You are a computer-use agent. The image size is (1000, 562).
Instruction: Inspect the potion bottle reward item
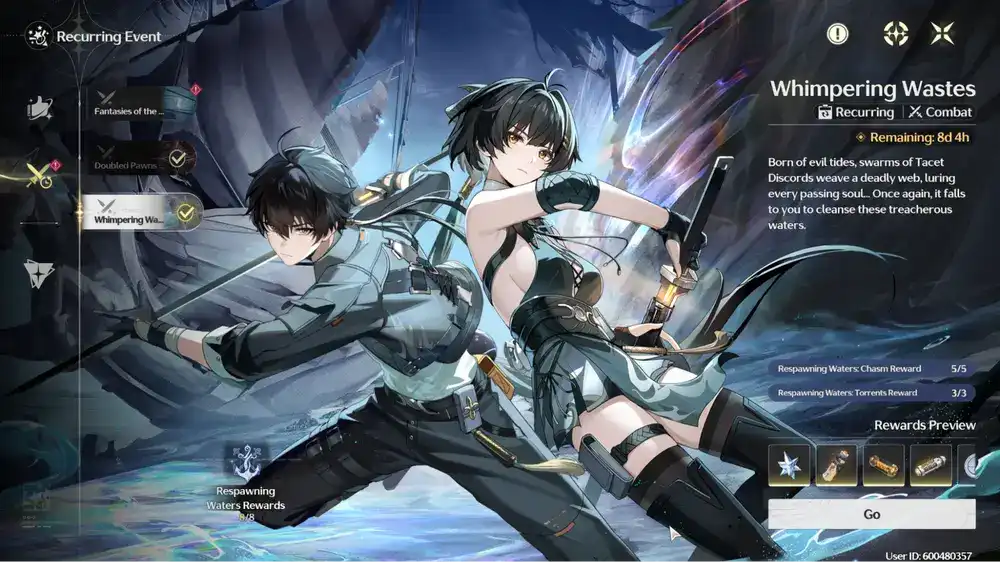point(836,466)
